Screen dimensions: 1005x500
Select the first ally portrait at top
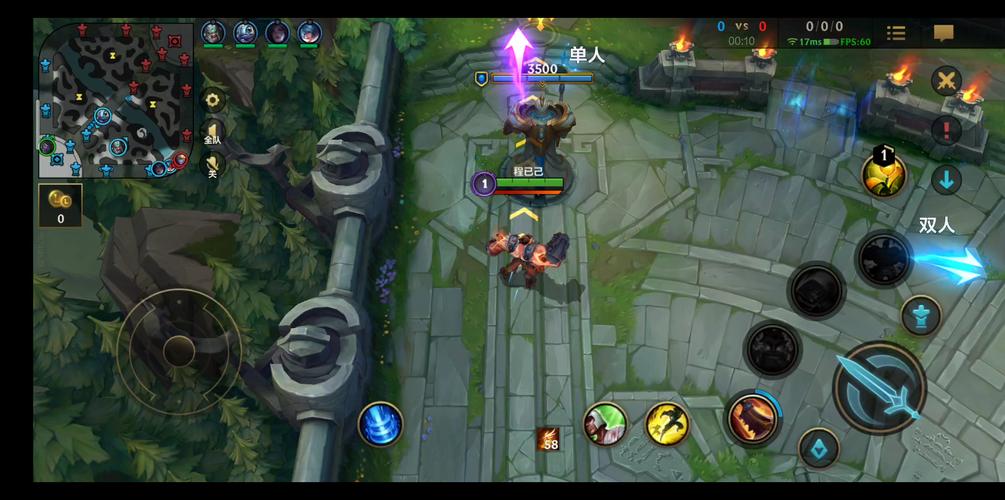[x=213, y=33]
